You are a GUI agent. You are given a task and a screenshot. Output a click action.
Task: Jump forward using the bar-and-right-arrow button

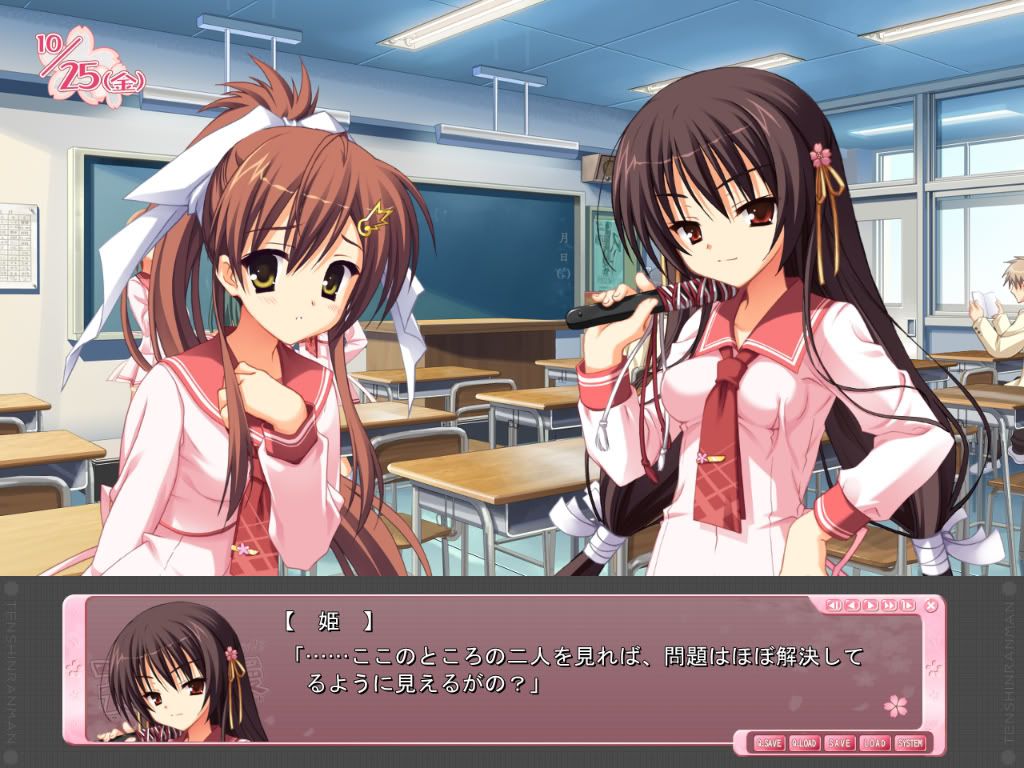coord(906,605)
